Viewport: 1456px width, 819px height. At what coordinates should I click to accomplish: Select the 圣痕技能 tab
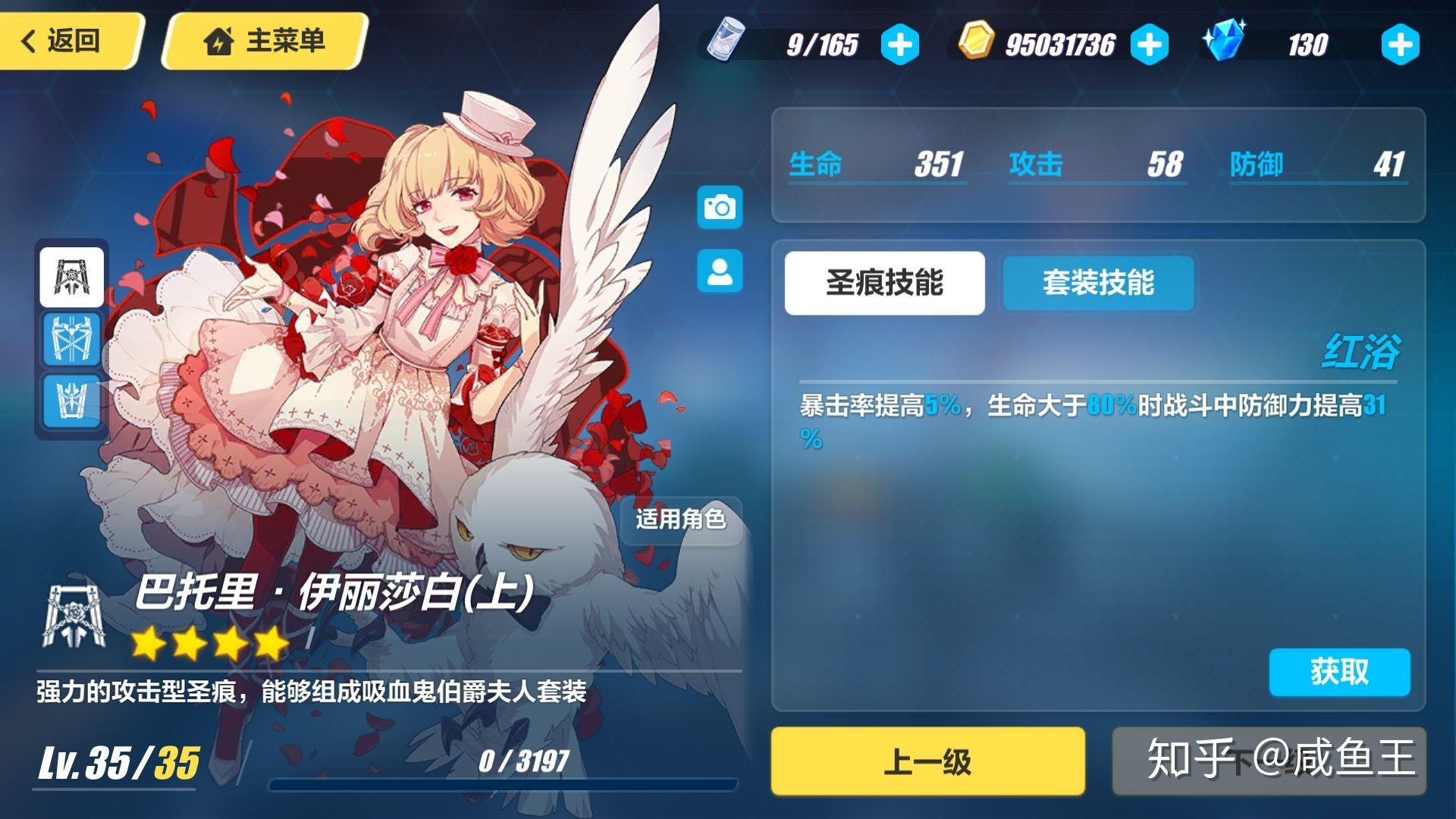pyautogui.click(x=883, y=281)
